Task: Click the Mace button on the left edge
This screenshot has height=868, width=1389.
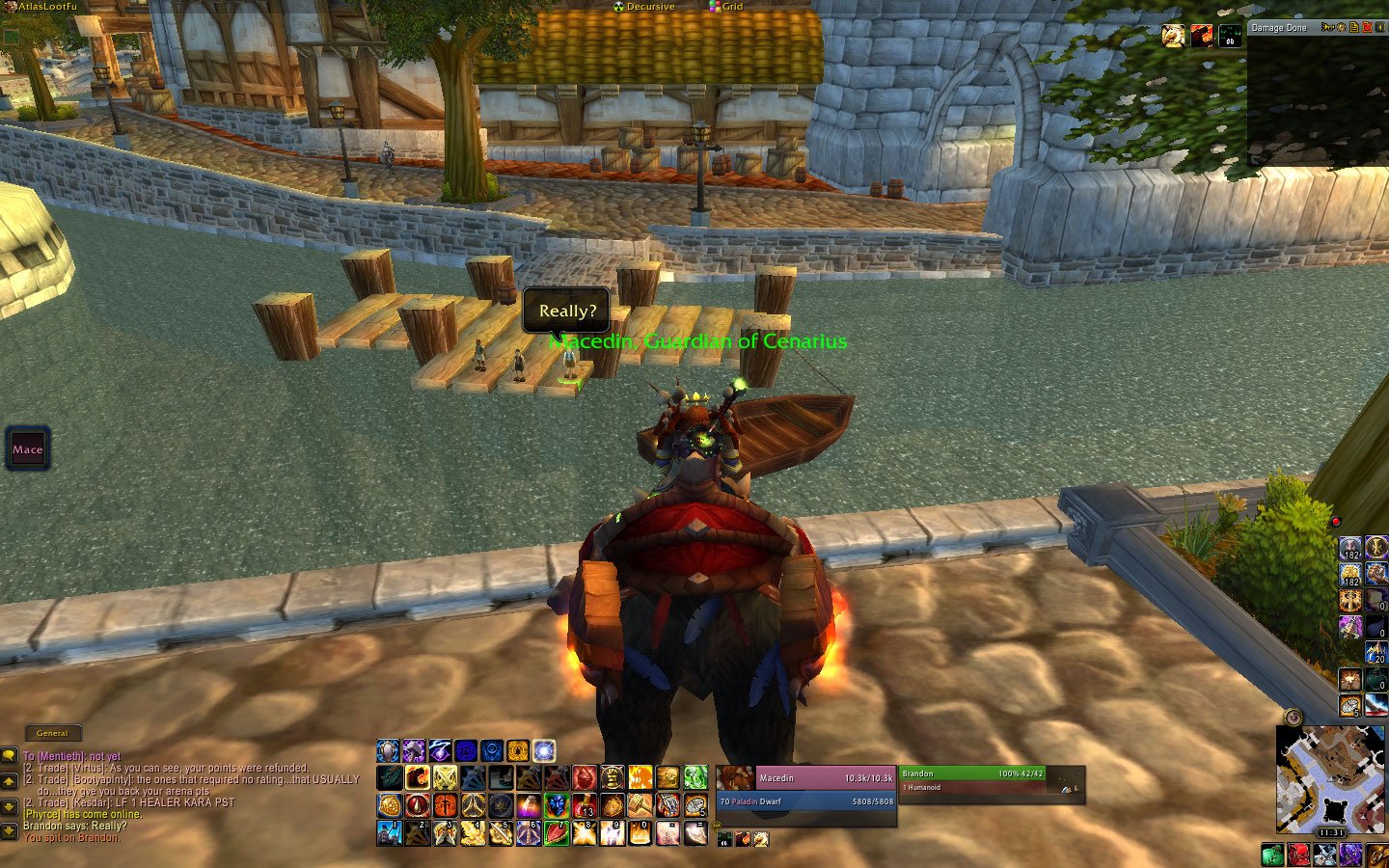Action: pyautogui.click(x=28, y=449)
